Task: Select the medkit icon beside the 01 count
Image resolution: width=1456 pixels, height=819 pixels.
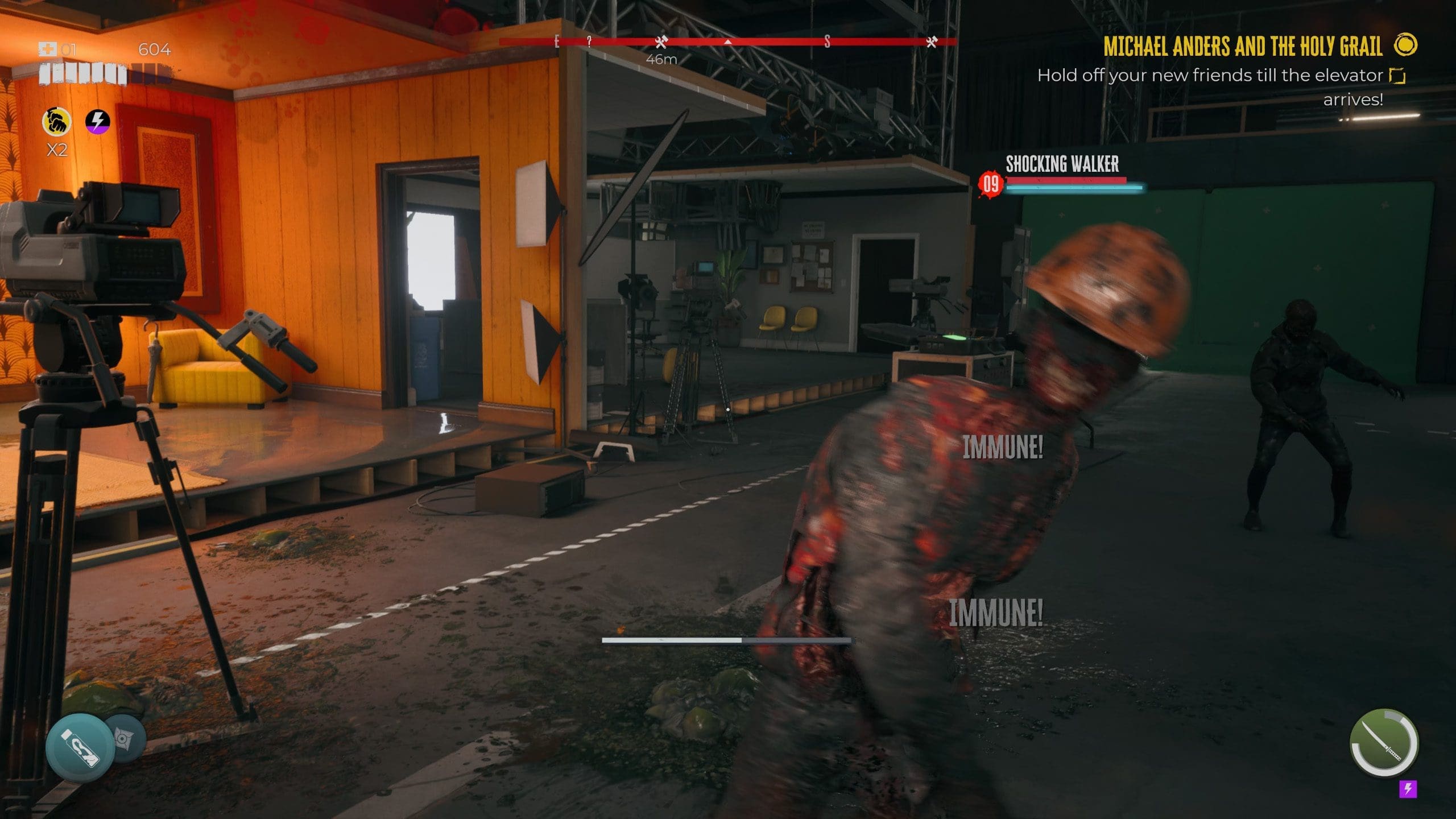Action: (x=48, y=49)
